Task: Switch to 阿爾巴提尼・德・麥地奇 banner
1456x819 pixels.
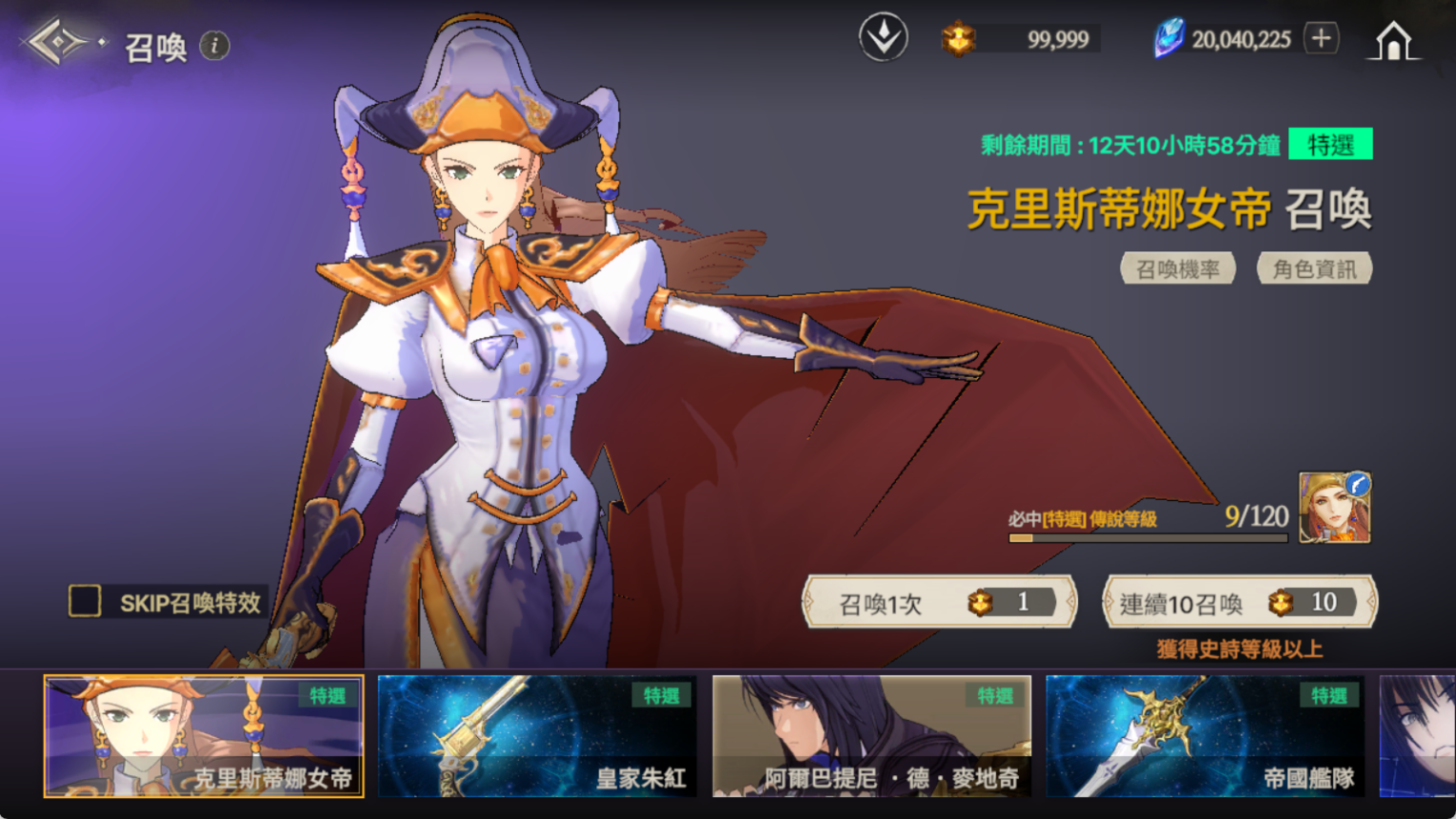Action: [871, 736]
